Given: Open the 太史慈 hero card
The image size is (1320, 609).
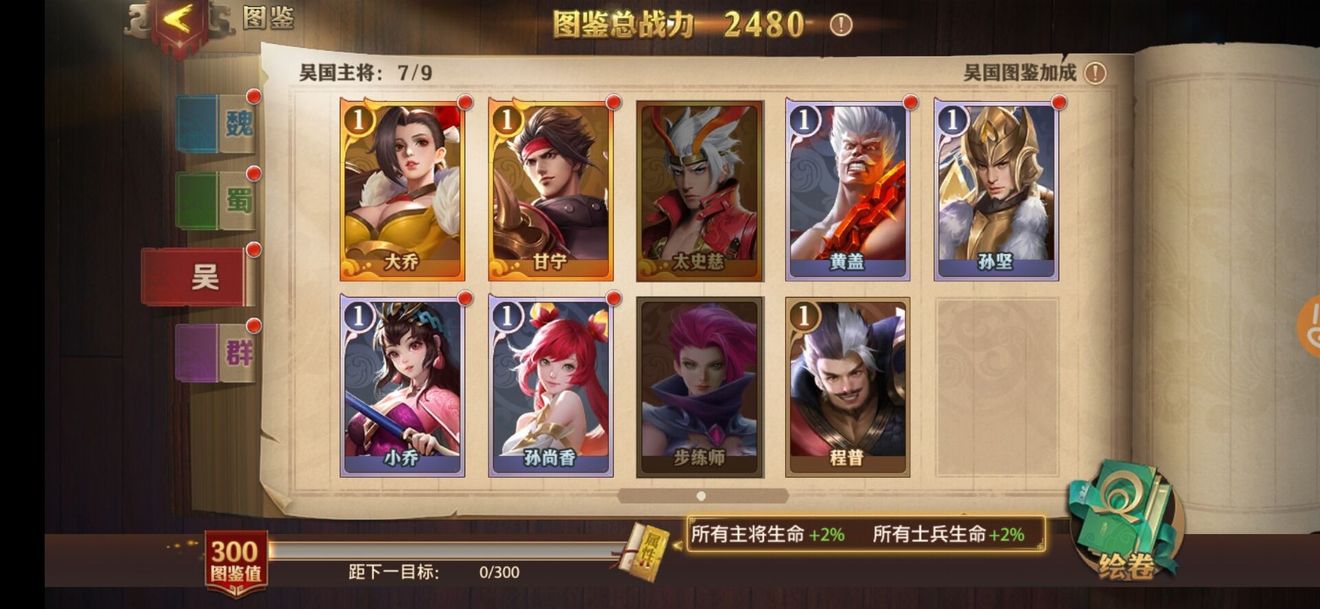Looking at the screenshot, I should point(699,189).
